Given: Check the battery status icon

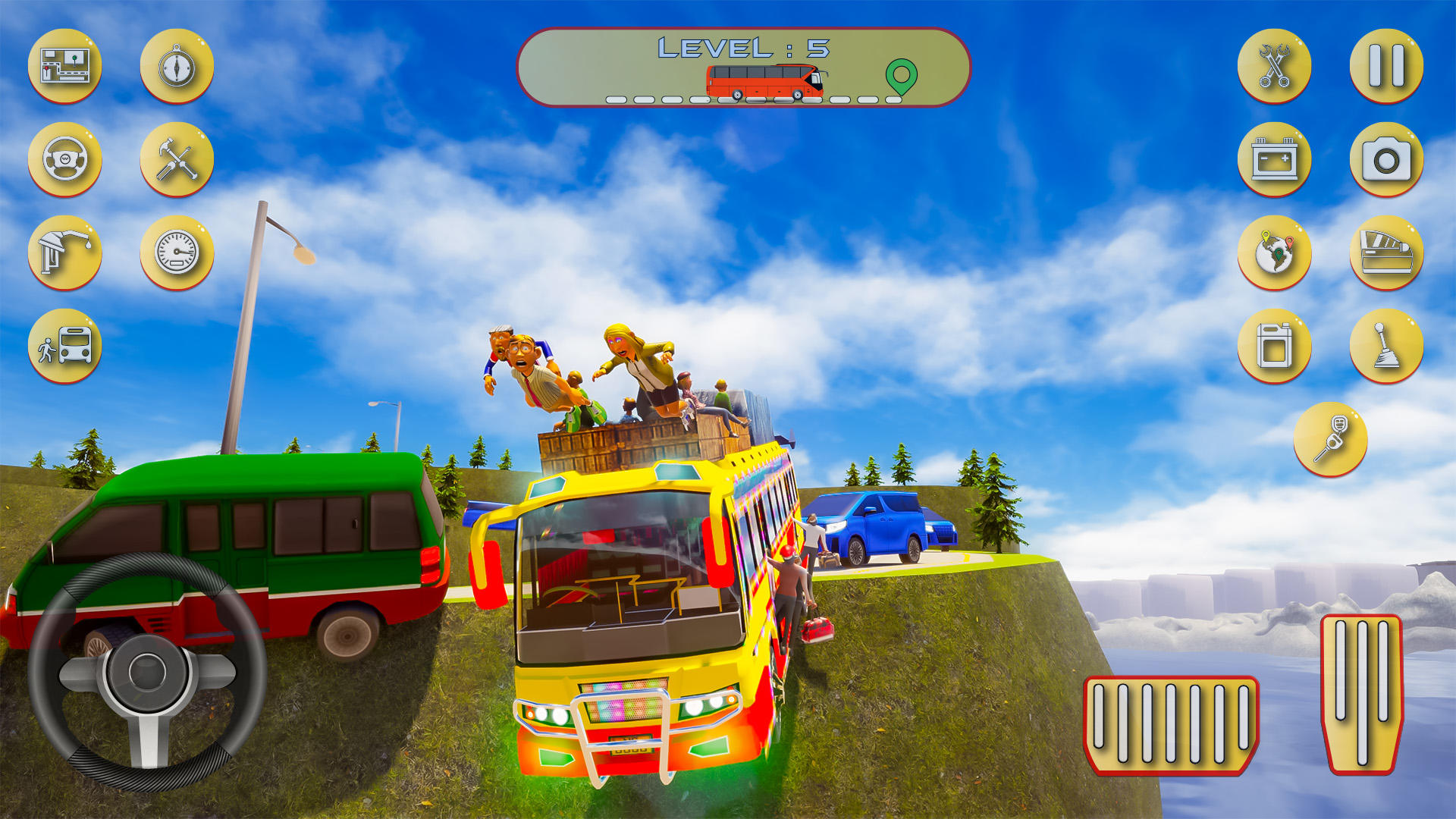Looking at the screenshot, I should click(x=1275, y=160).
